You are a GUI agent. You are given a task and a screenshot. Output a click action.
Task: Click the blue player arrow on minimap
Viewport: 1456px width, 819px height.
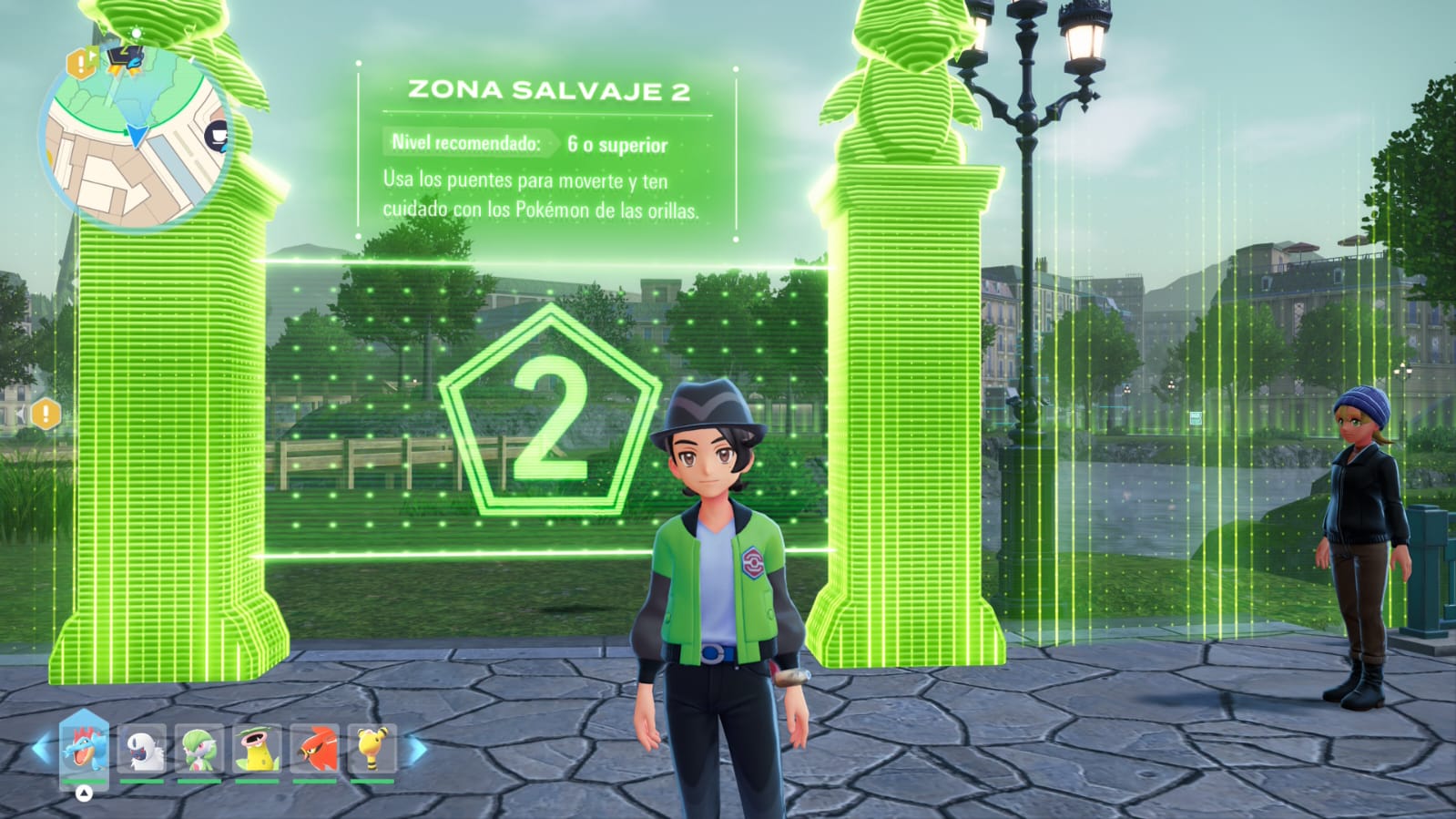[x=137, y=136]
